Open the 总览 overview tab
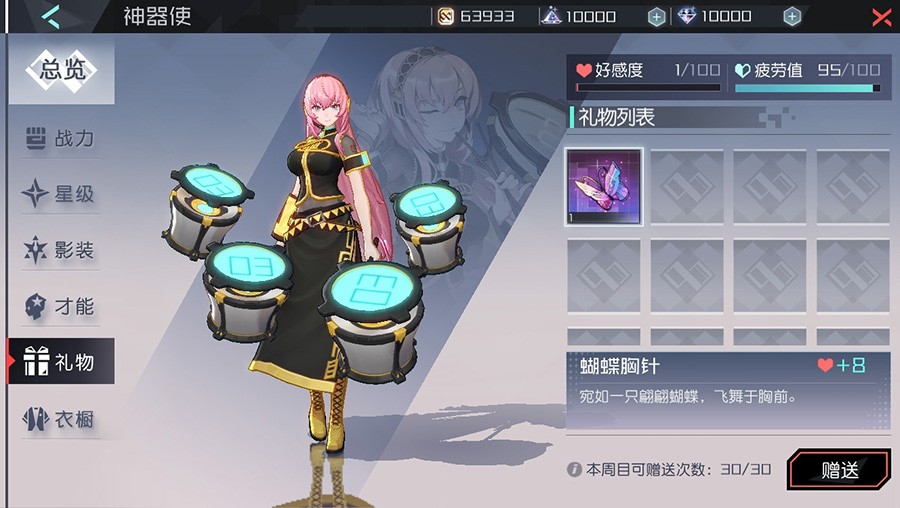Image resolution: width=900 pixels, height=508 pixels. click(66, 71)
